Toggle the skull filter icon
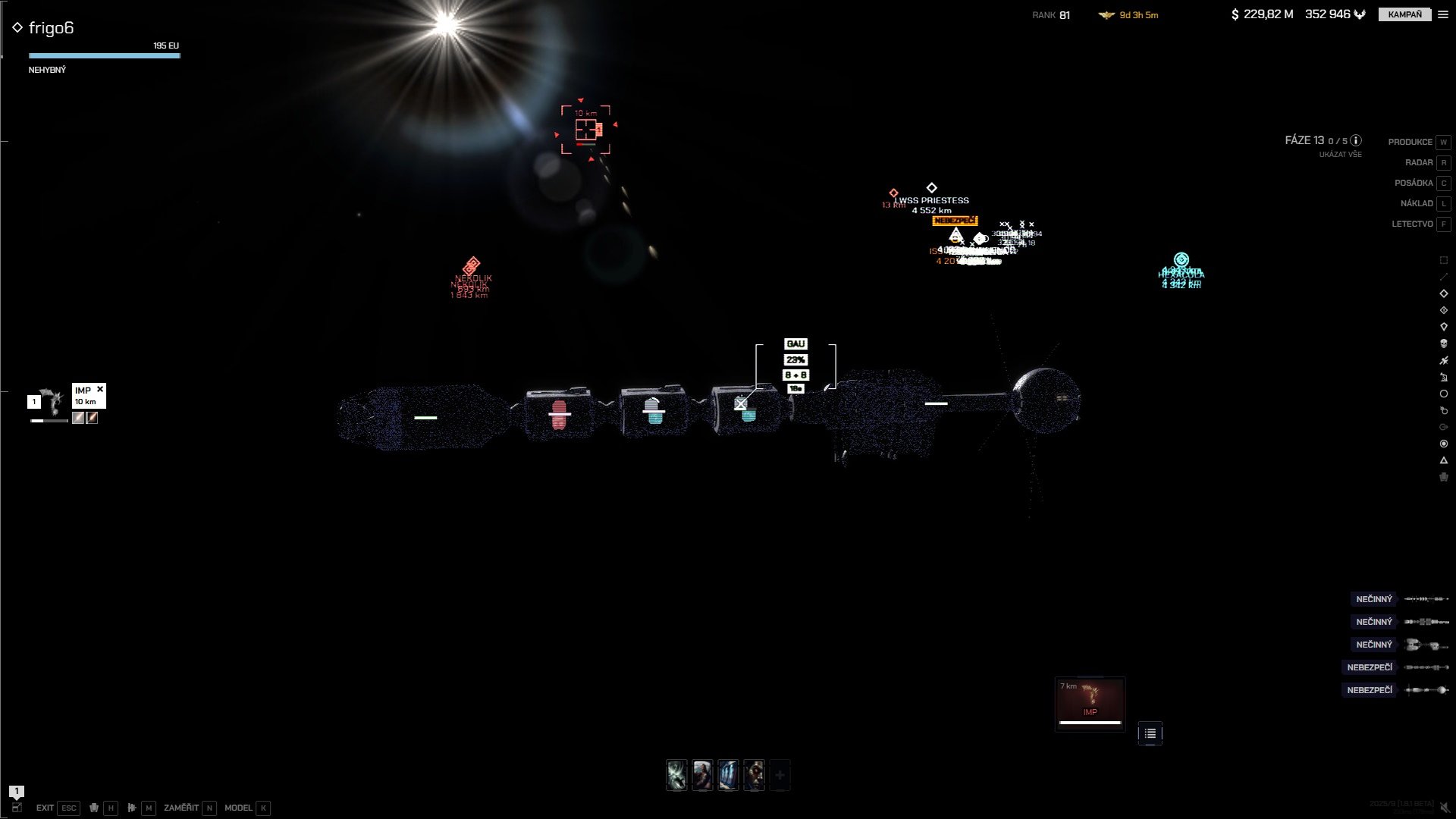Viewport: 1456px width, 819px height. coord(1444,344)
